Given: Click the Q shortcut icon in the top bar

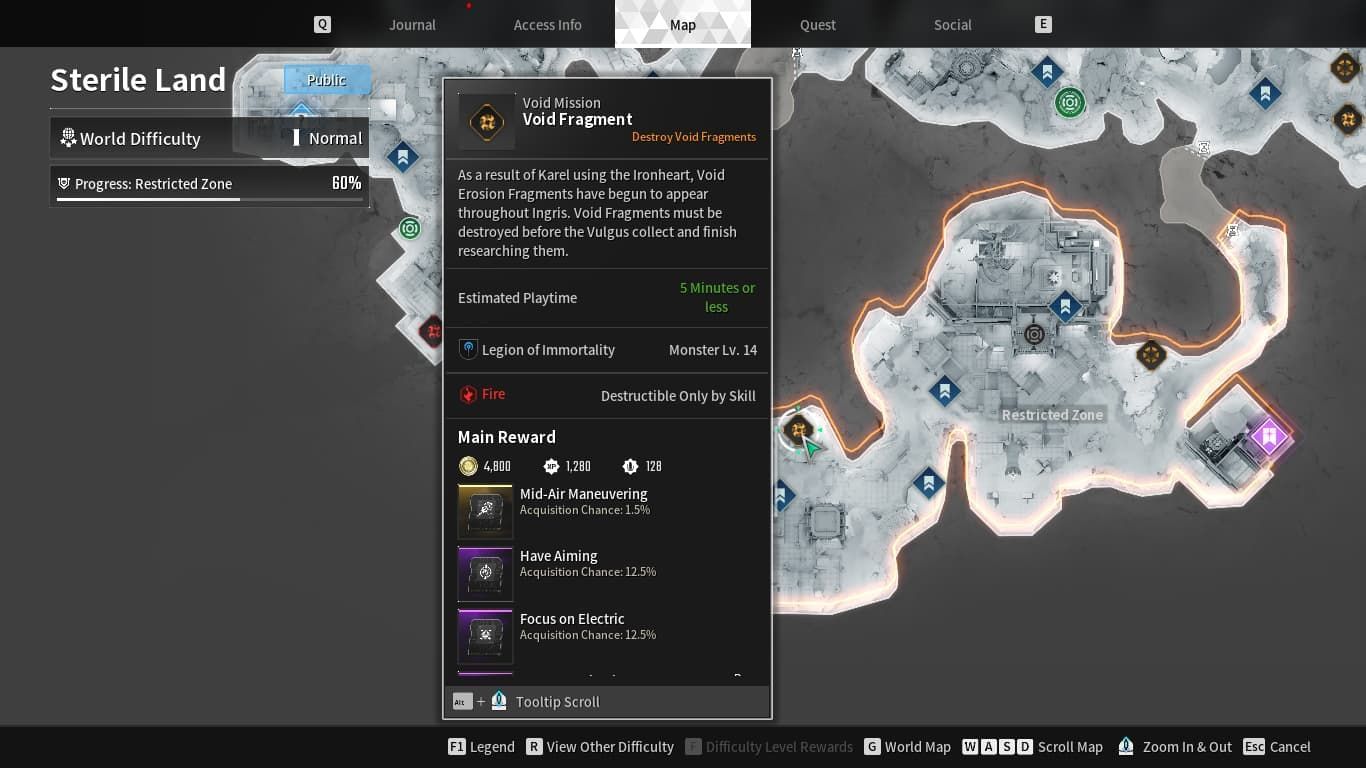Looking at the screenshot, I should pos(322,23).
